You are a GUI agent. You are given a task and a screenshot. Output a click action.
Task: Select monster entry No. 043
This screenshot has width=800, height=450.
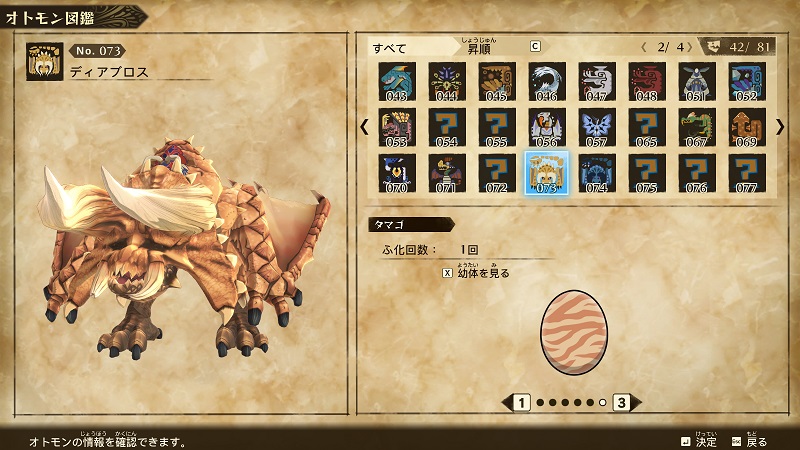pyautogui.click(x=397, y=82)
